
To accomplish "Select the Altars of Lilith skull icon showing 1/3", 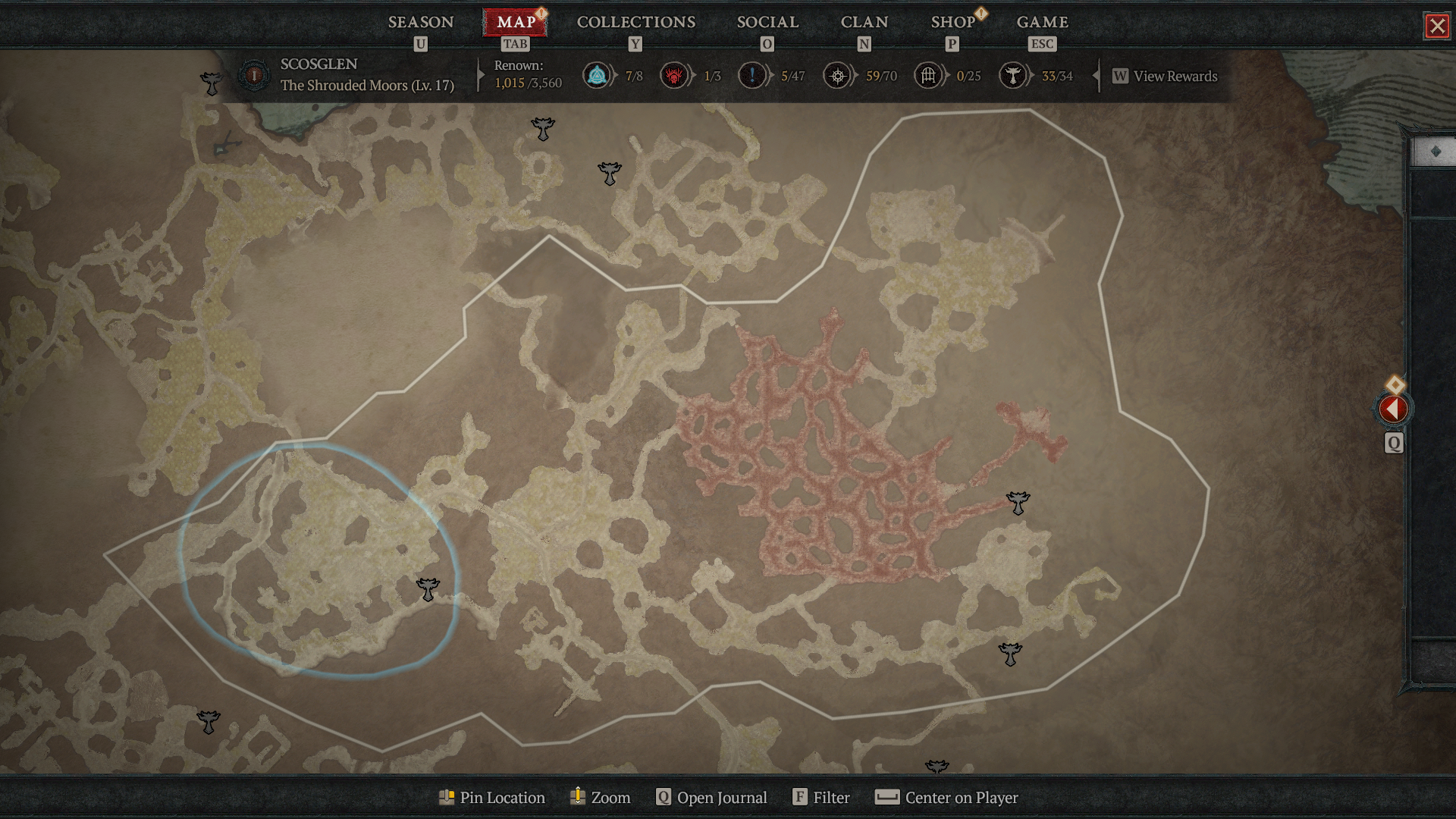I will pyautogui.click(x=676, y=76).
